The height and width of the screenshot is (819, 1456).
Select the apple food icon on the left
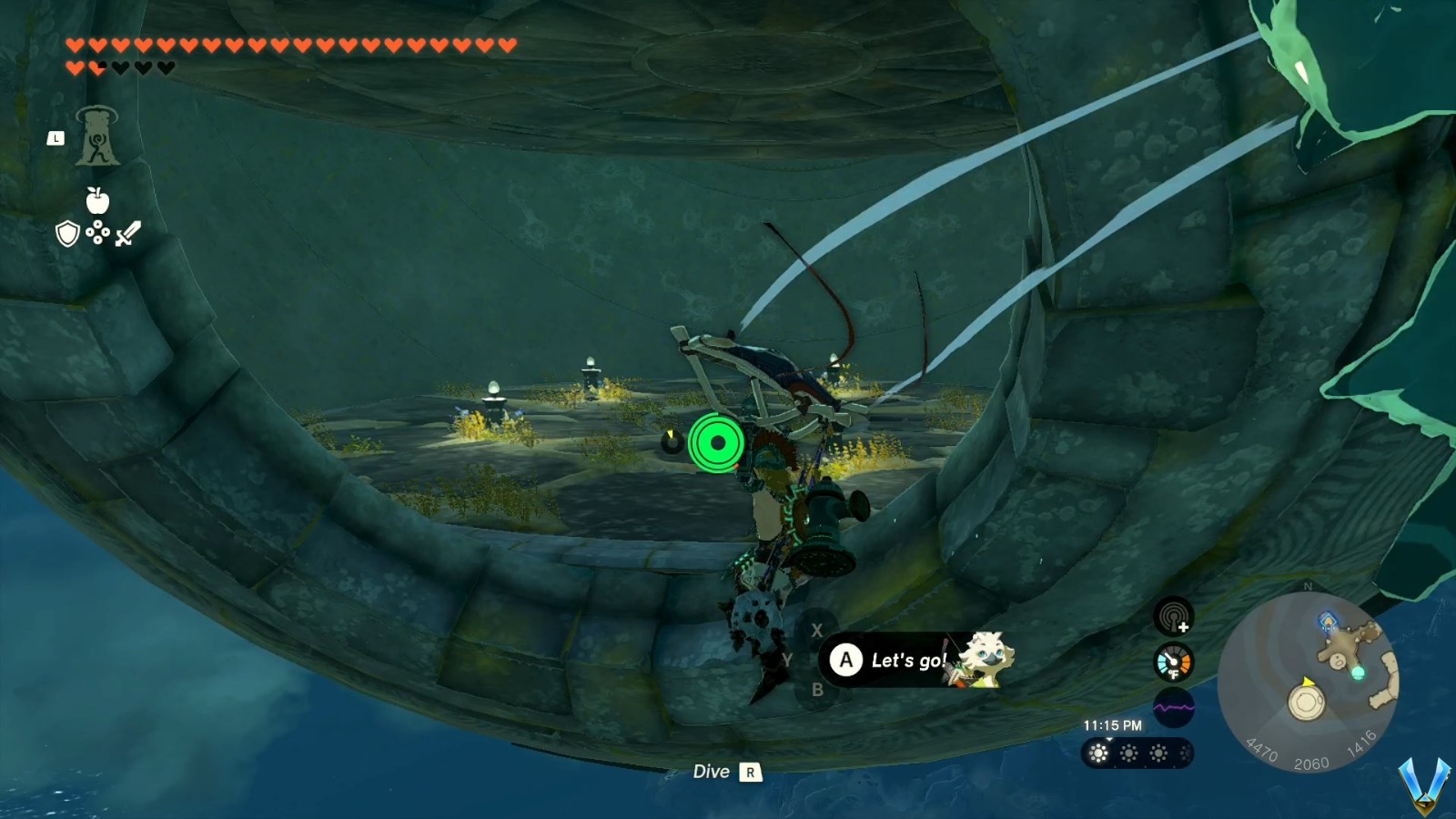click(x=97, y=201)
